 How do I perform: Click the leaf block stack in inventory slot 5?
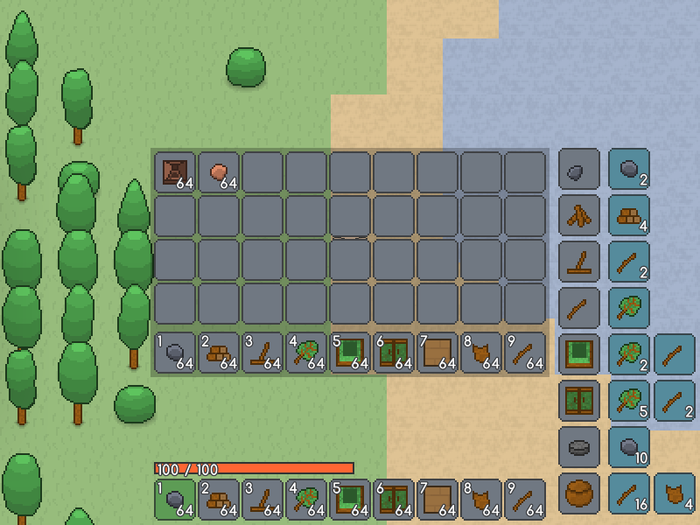[x=350, y=353]
